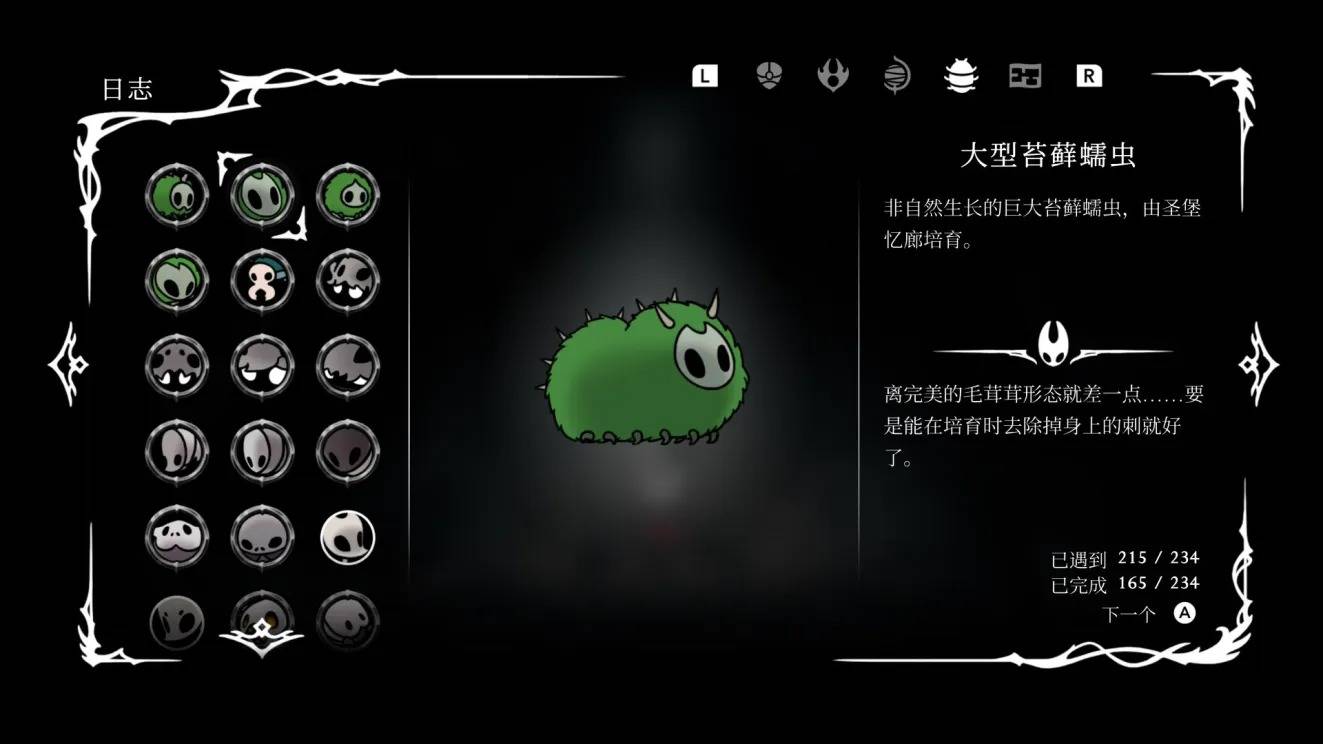Select the beetle-shaped Hunter's Journal tab

(x=960, y=75)
